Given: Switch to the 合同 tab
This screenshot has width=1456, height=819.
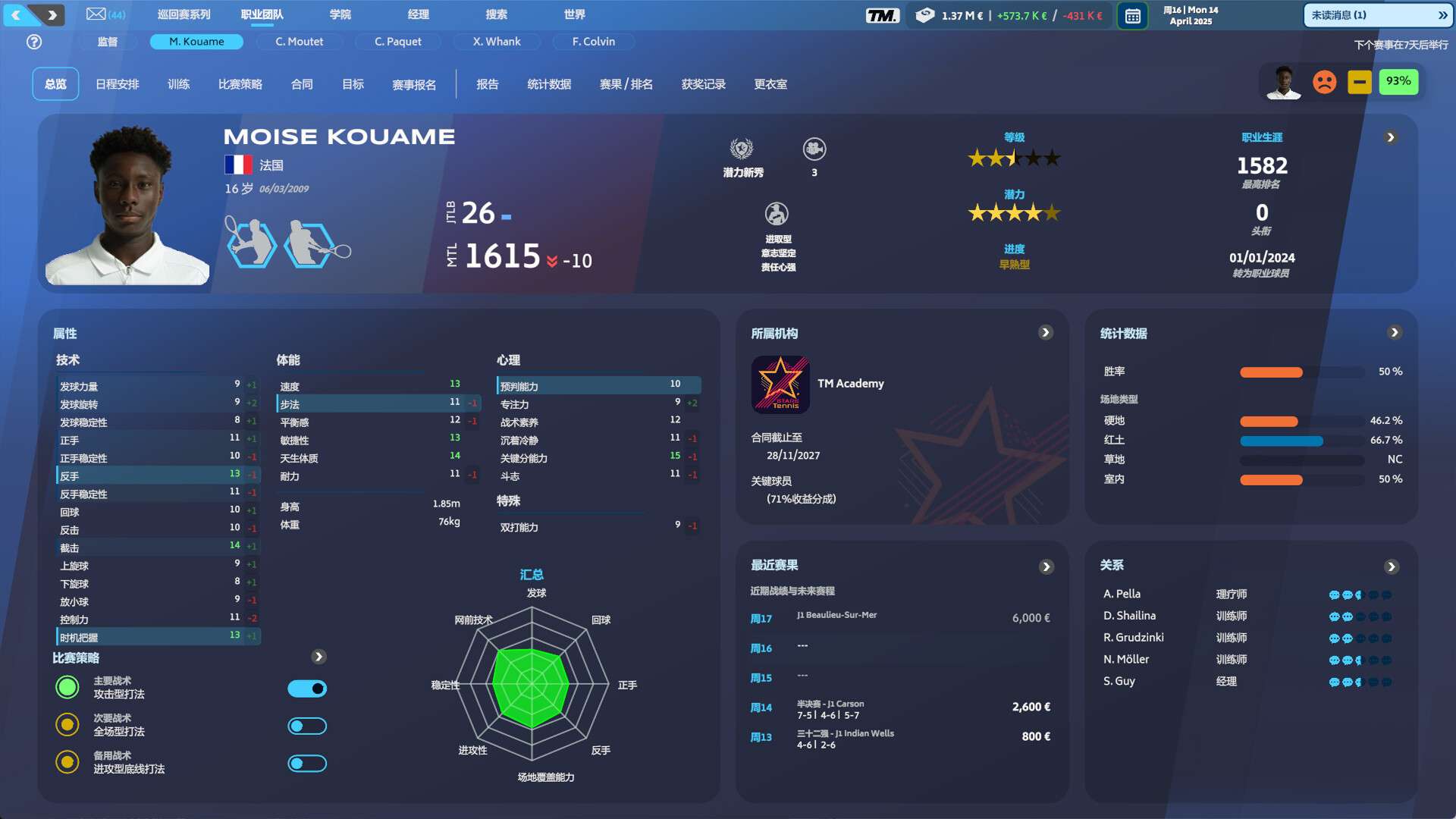Looking at the screenshot, I should (x=302, y=84).
